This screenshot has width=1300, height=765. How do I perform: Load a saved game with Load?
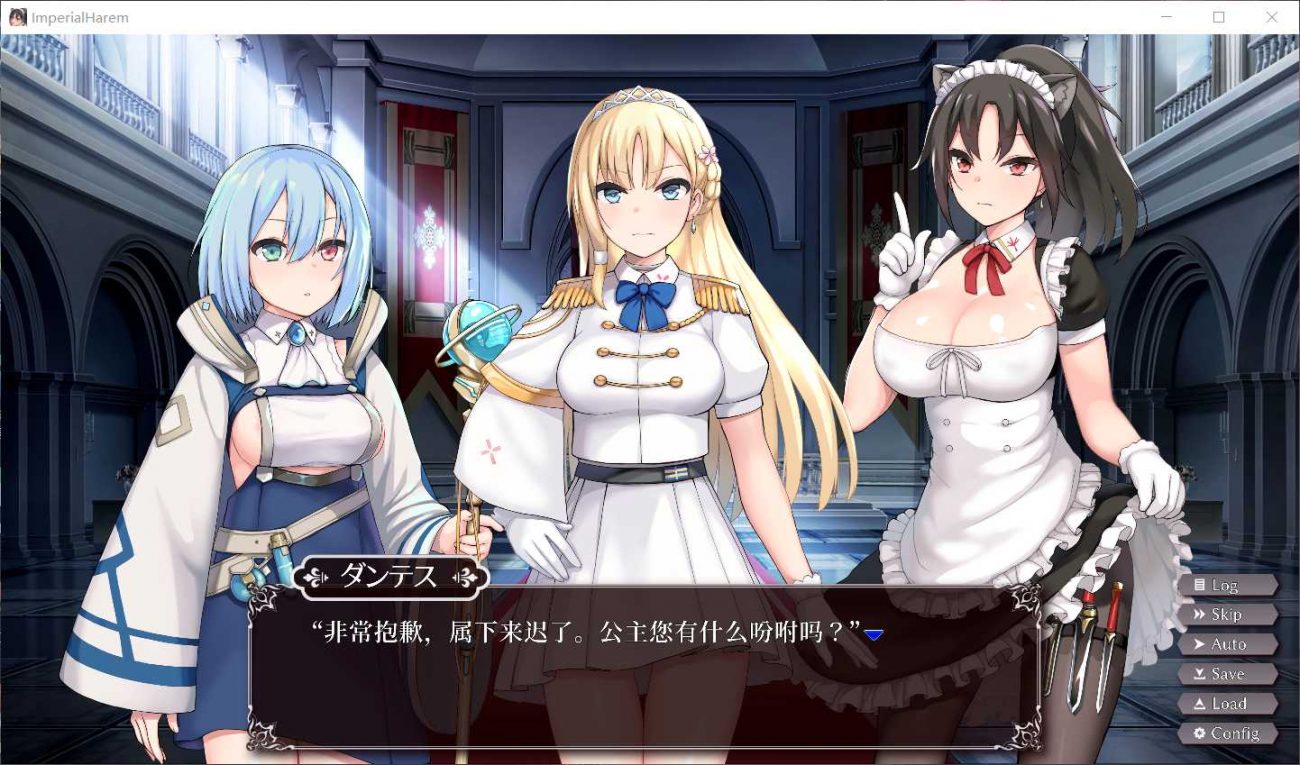[1230, 704]
